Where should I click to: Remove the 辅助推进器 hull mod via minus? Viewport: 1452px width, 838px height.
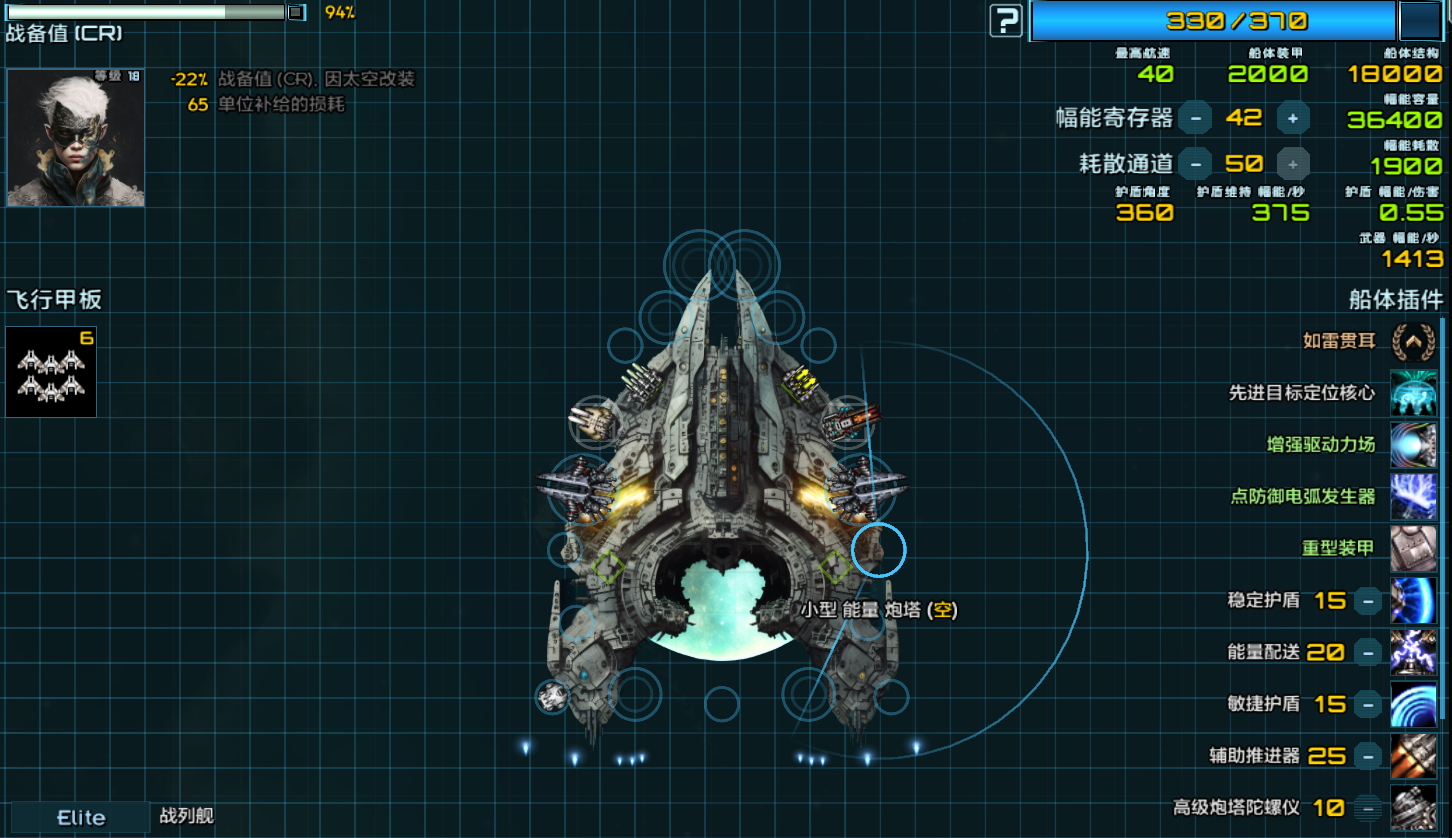1368,757
